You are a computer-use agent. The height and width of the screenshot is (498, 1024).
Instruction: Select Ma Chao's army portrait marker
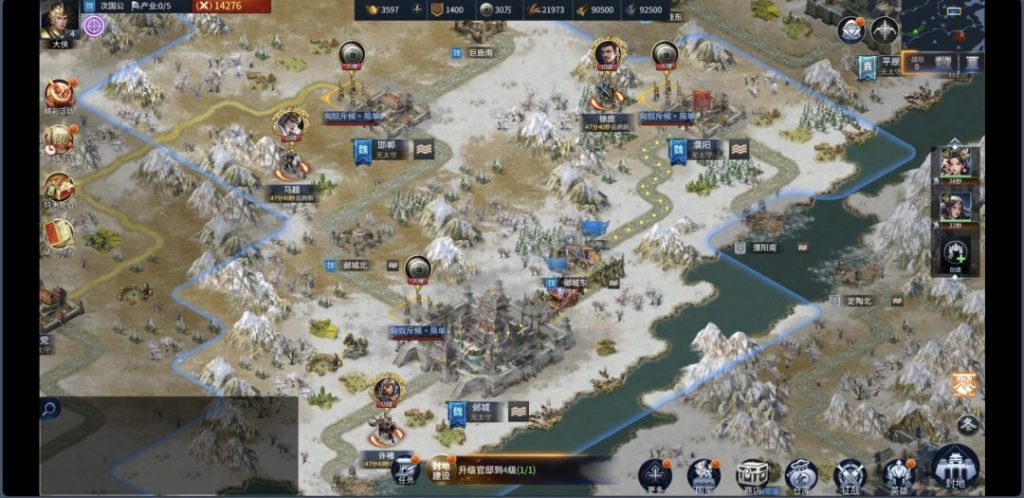coord(290,124)
